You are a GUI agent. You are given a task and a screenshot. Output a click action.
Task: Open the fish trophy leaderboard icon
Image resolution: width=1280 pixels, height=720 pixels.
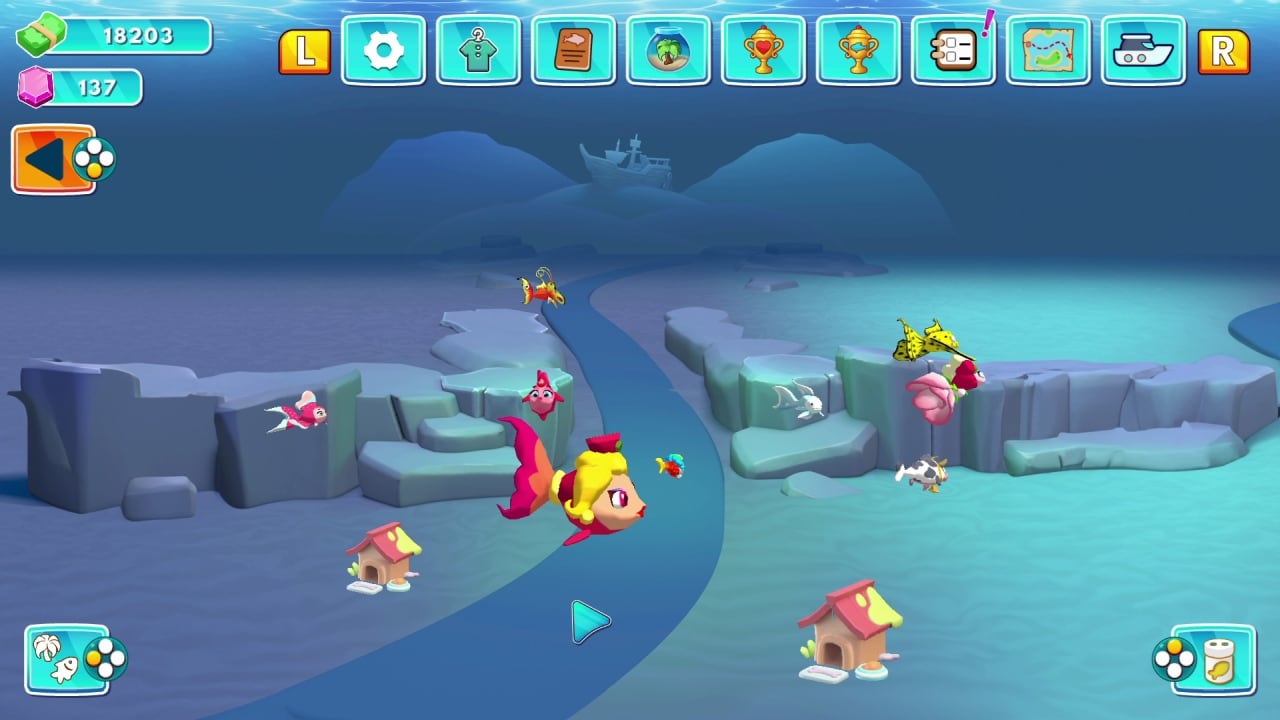(858, 51)
